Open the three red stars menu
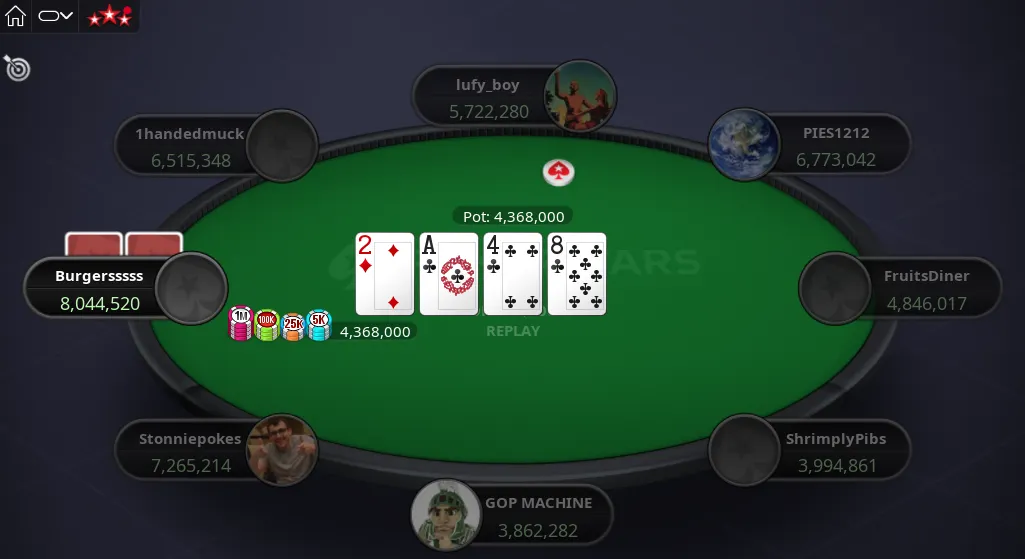This screenshot has width=1025, height=559. coord(108,16)
